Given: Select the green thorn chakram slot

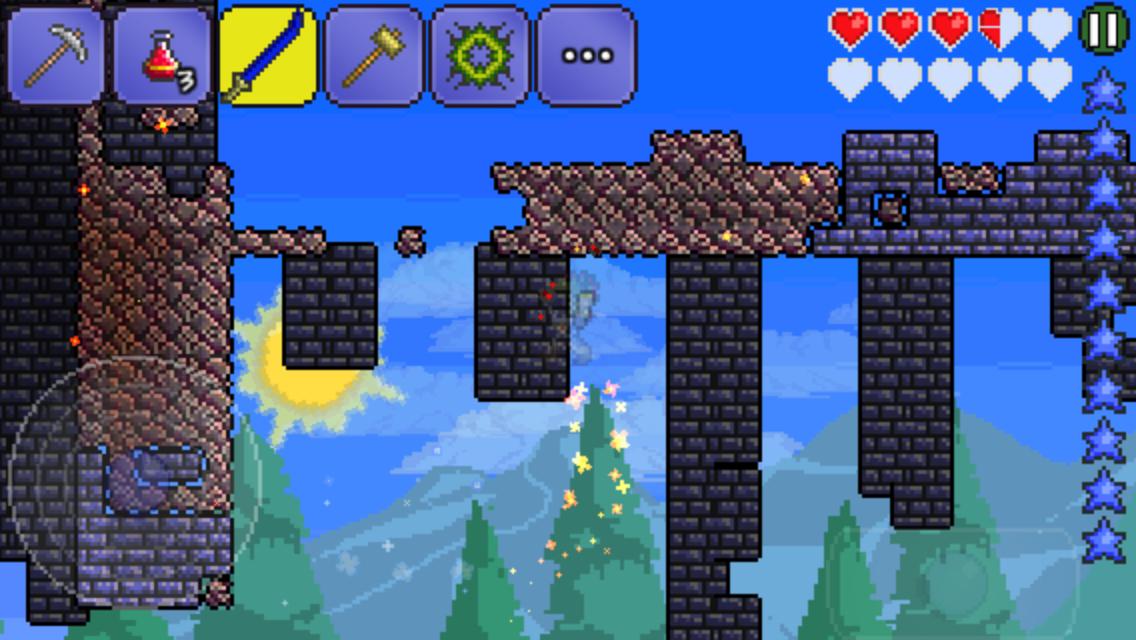Looking at the screenshot, I should coord(480,56).
